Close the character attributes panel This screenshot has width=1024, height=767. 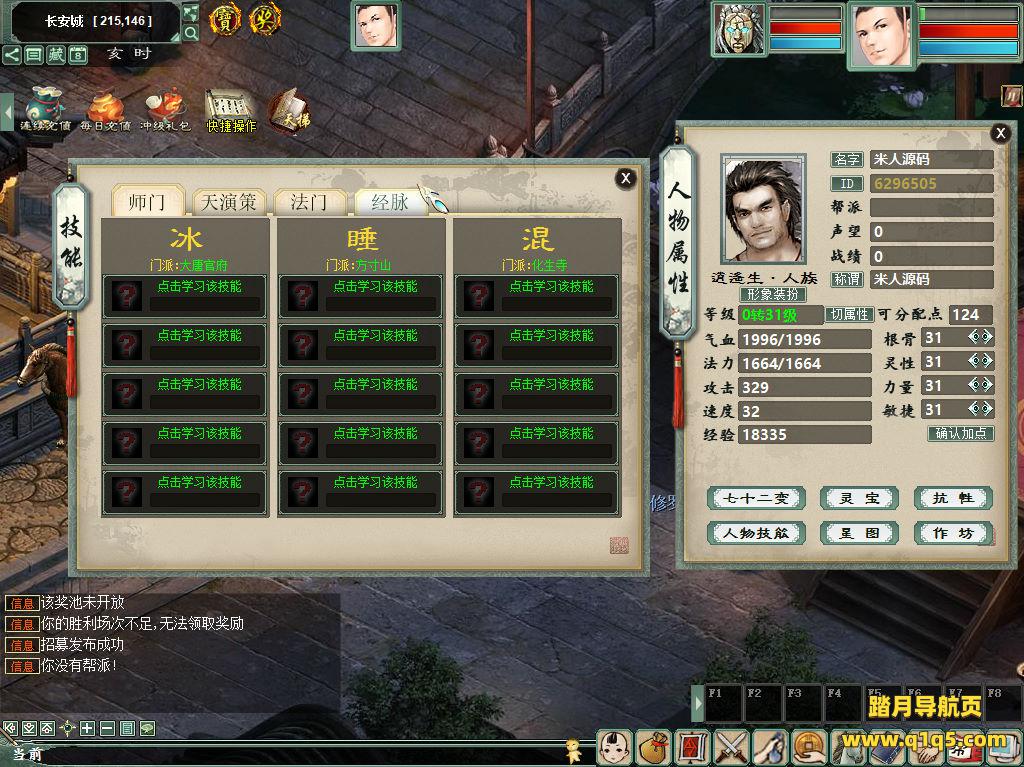tap(1000, 133)
